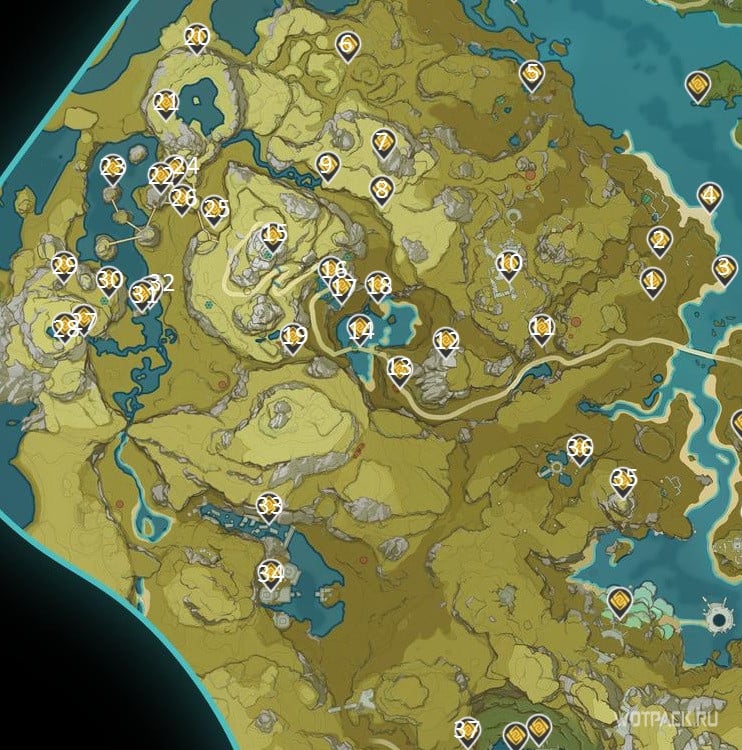Select map pin number 7

(x=382, y=143)
